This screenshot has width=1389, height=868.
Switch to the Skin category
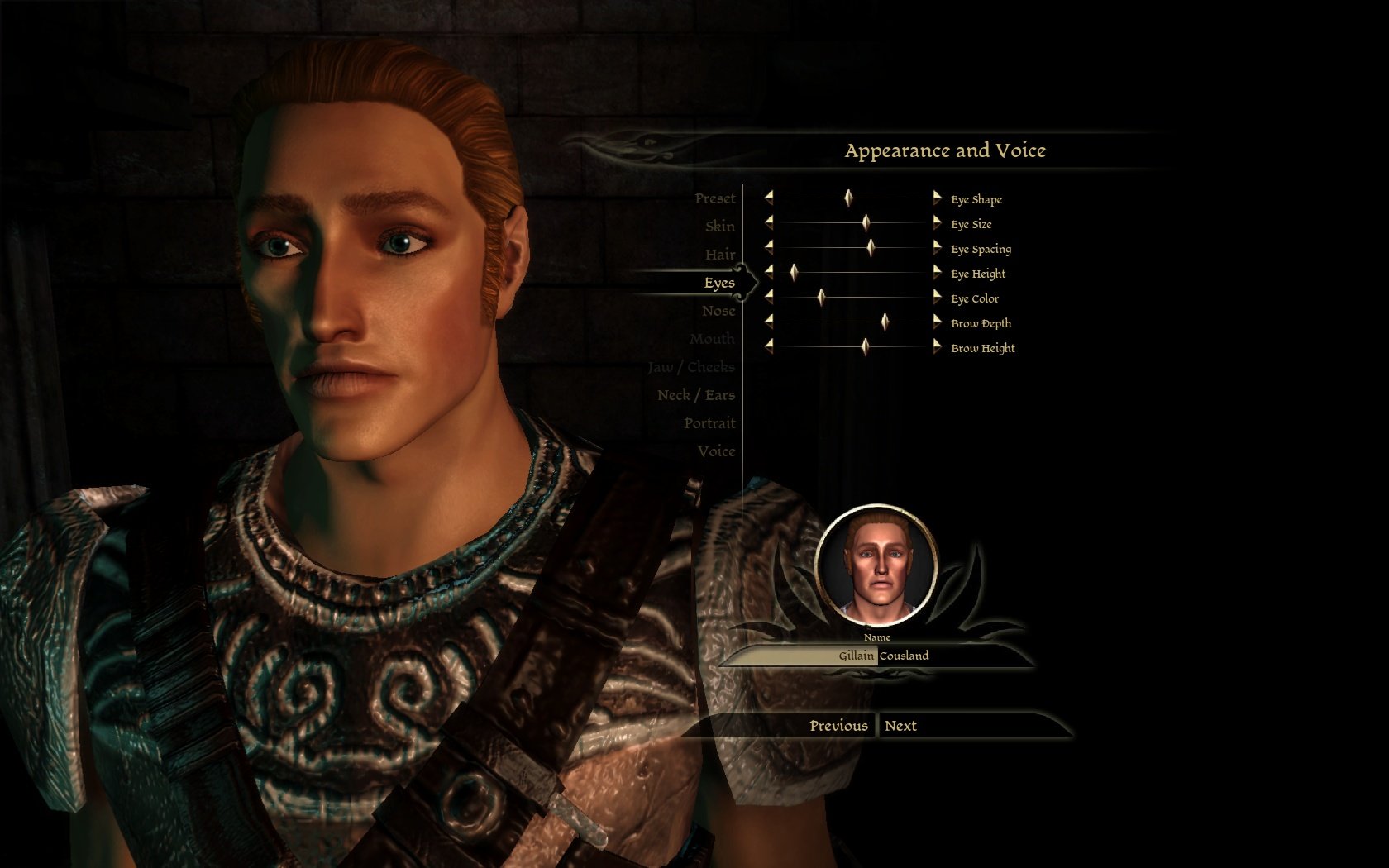coord(719,227)
